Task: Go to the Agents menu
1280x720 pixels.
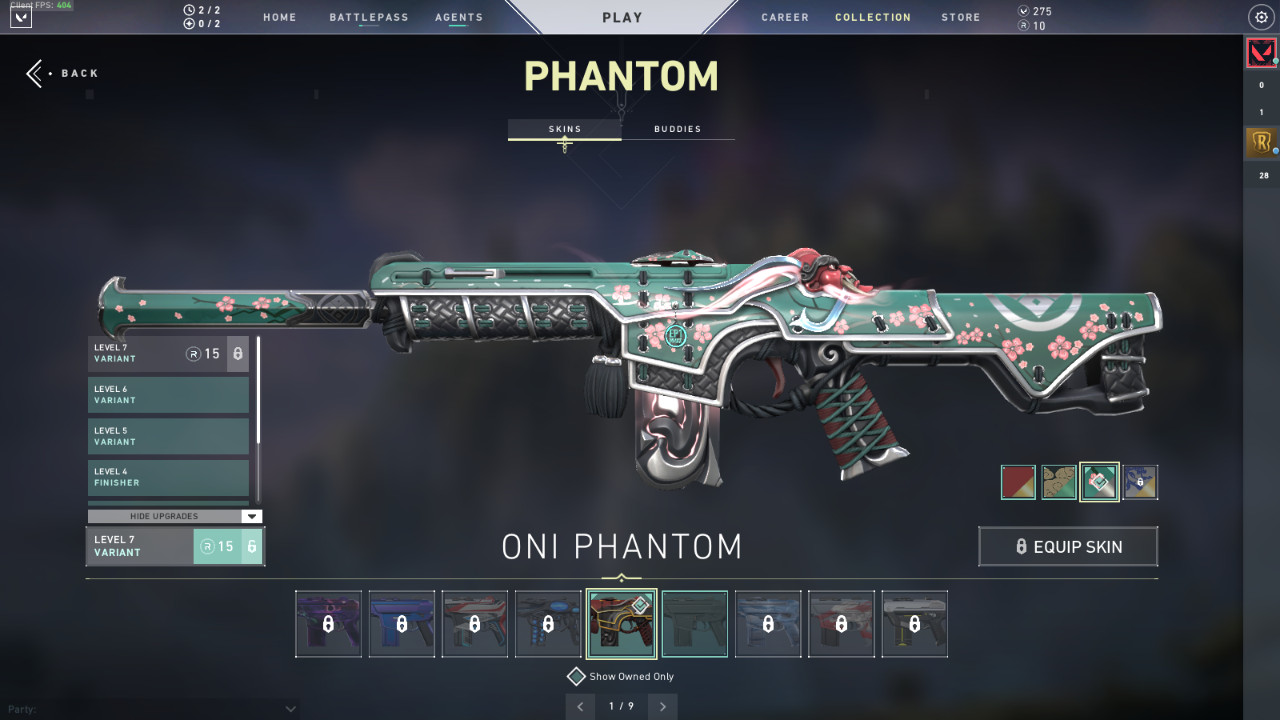Action: click(x=459, y=17)
